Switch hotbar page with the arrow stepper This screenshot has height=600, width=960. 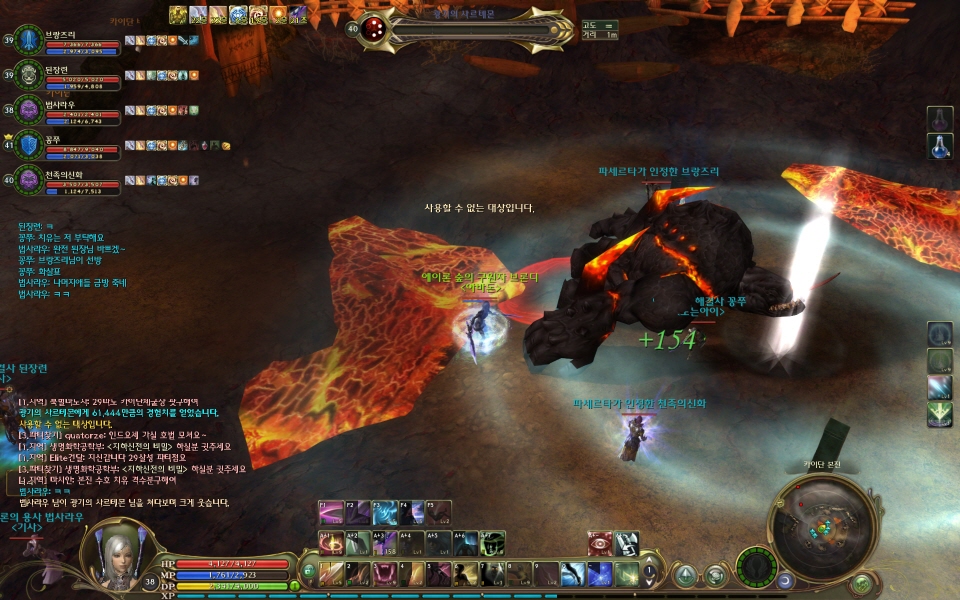(647, 574)
